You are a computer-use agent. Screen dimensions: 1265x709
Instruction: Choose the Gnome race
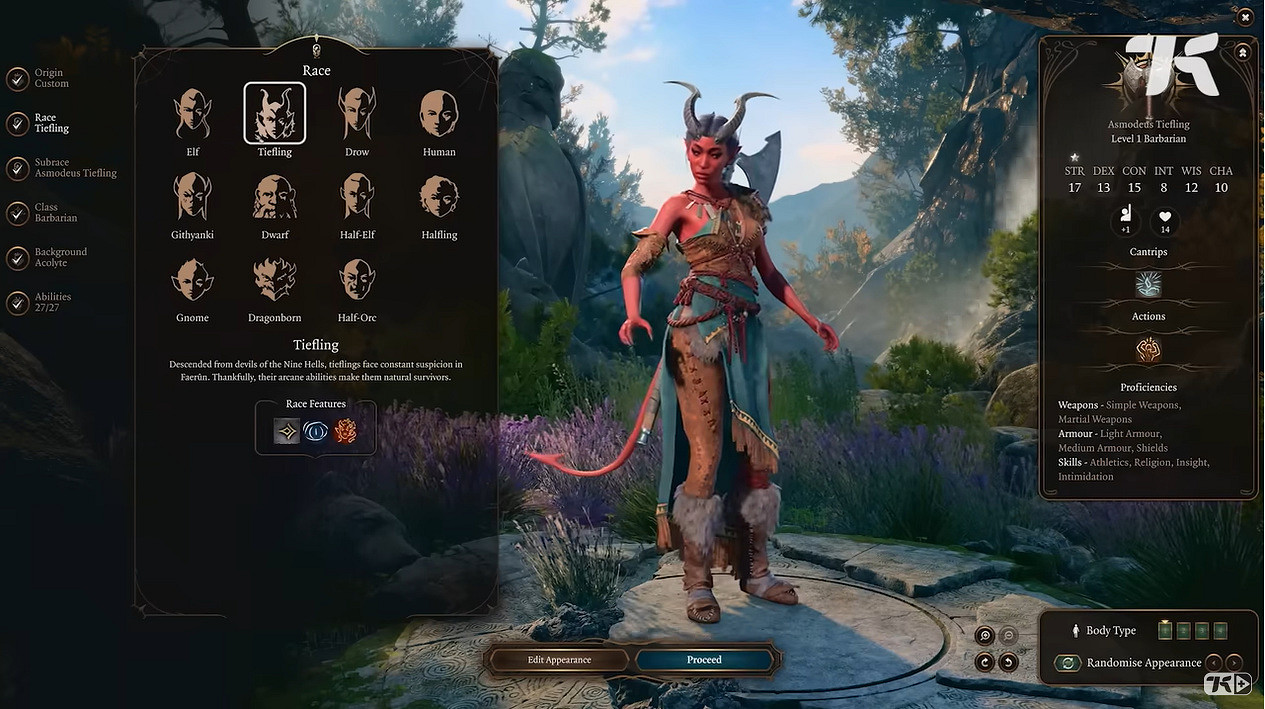coord(193,279)
